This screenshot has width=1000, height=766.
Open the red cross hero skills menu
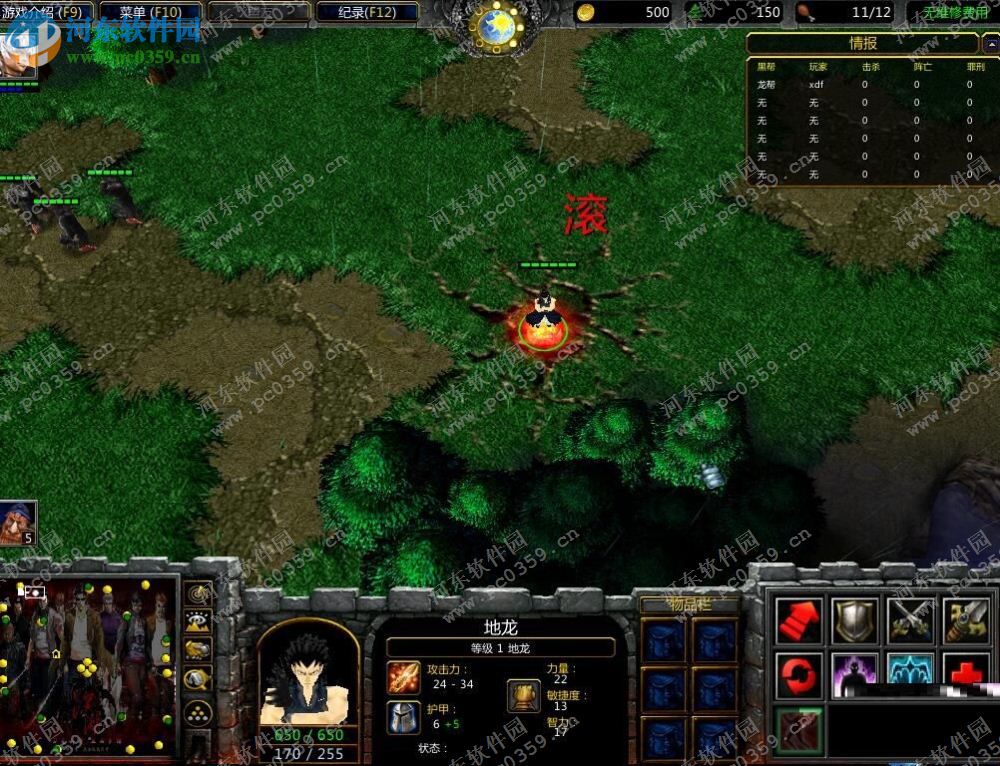[966, 672]
